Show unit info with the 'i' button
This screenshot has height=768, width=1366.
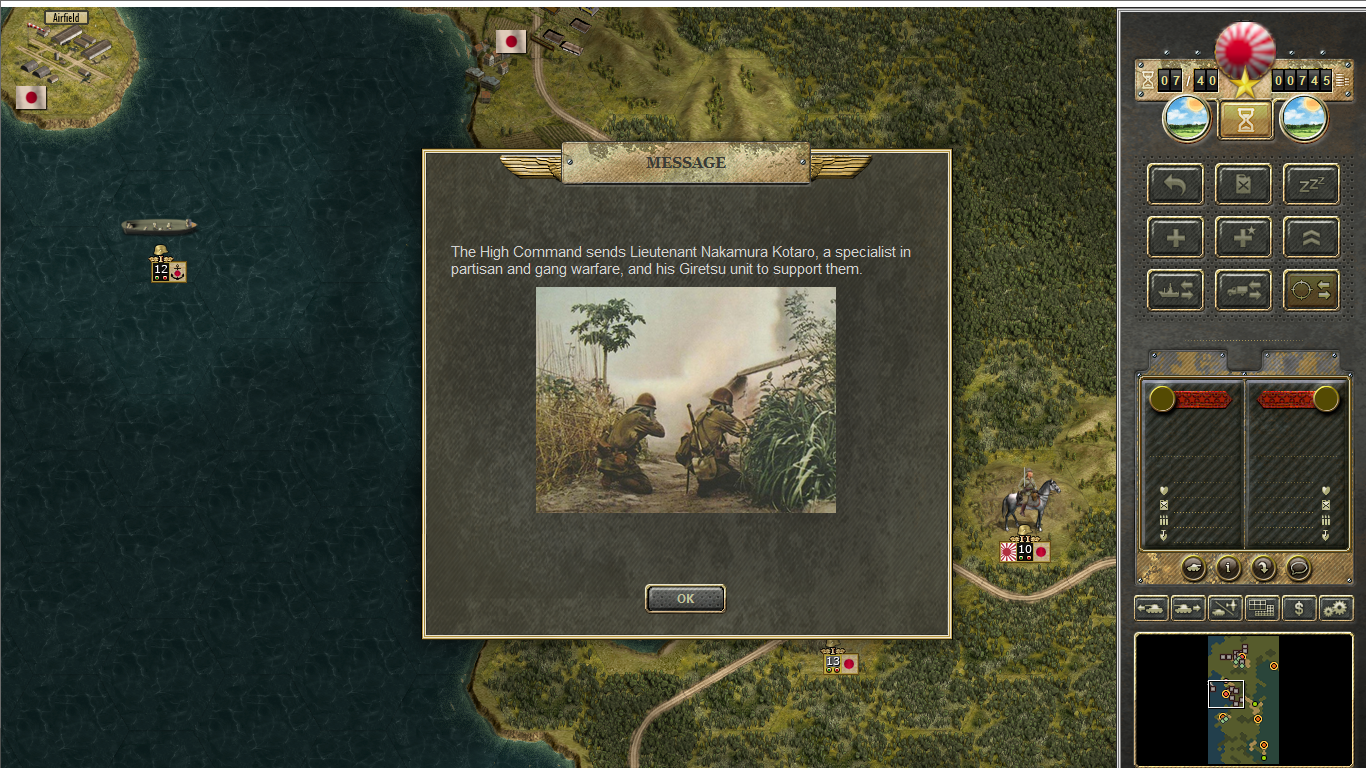click(1228, 568)
